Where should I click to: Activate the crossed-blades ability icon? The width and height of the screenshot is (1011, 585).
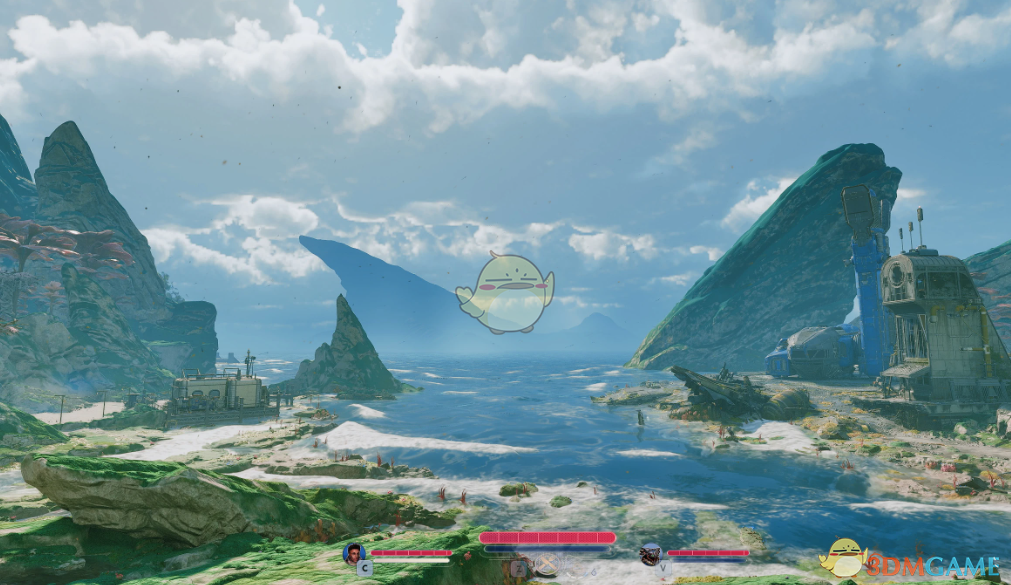point(546,565)
